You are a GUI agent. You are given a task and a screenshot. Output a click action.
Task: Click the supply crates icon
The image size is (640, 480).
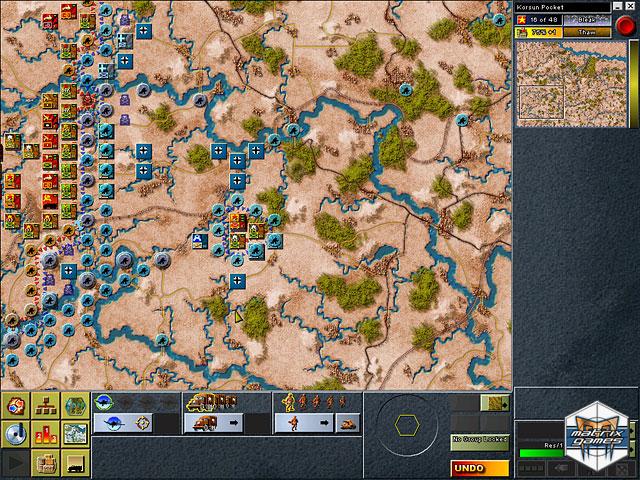click(x=46, y=462)
